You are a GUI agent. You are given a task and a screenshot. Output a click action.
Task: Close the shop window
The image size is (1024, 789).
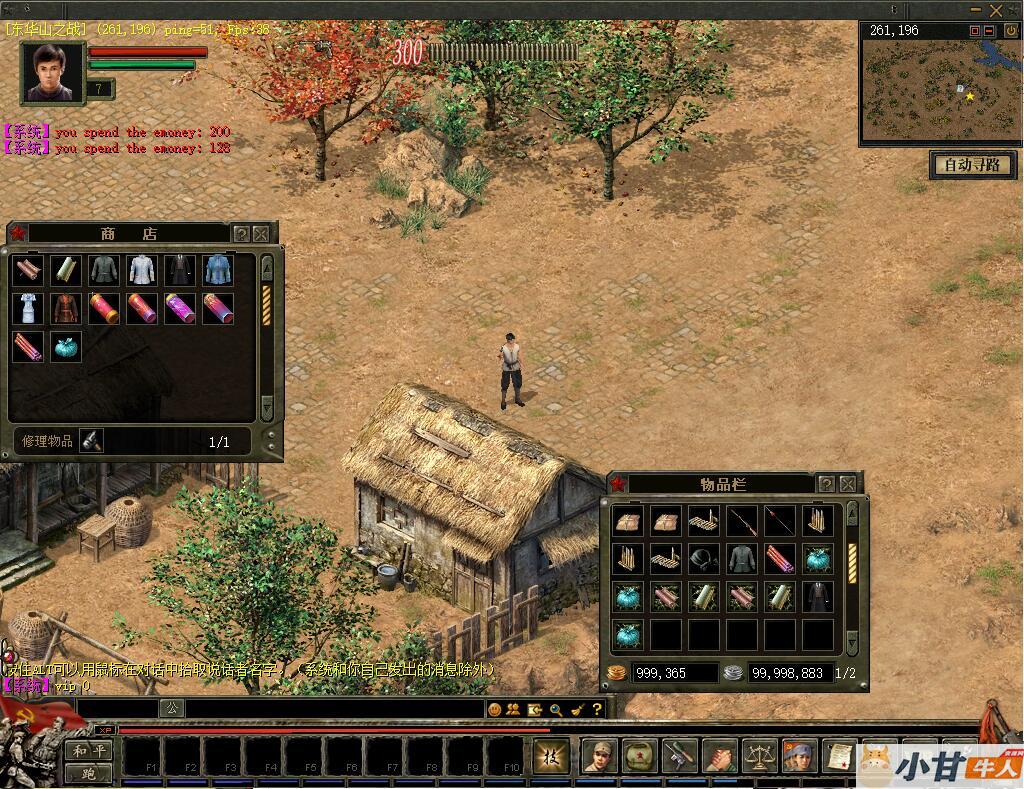(x=261, y=234)
